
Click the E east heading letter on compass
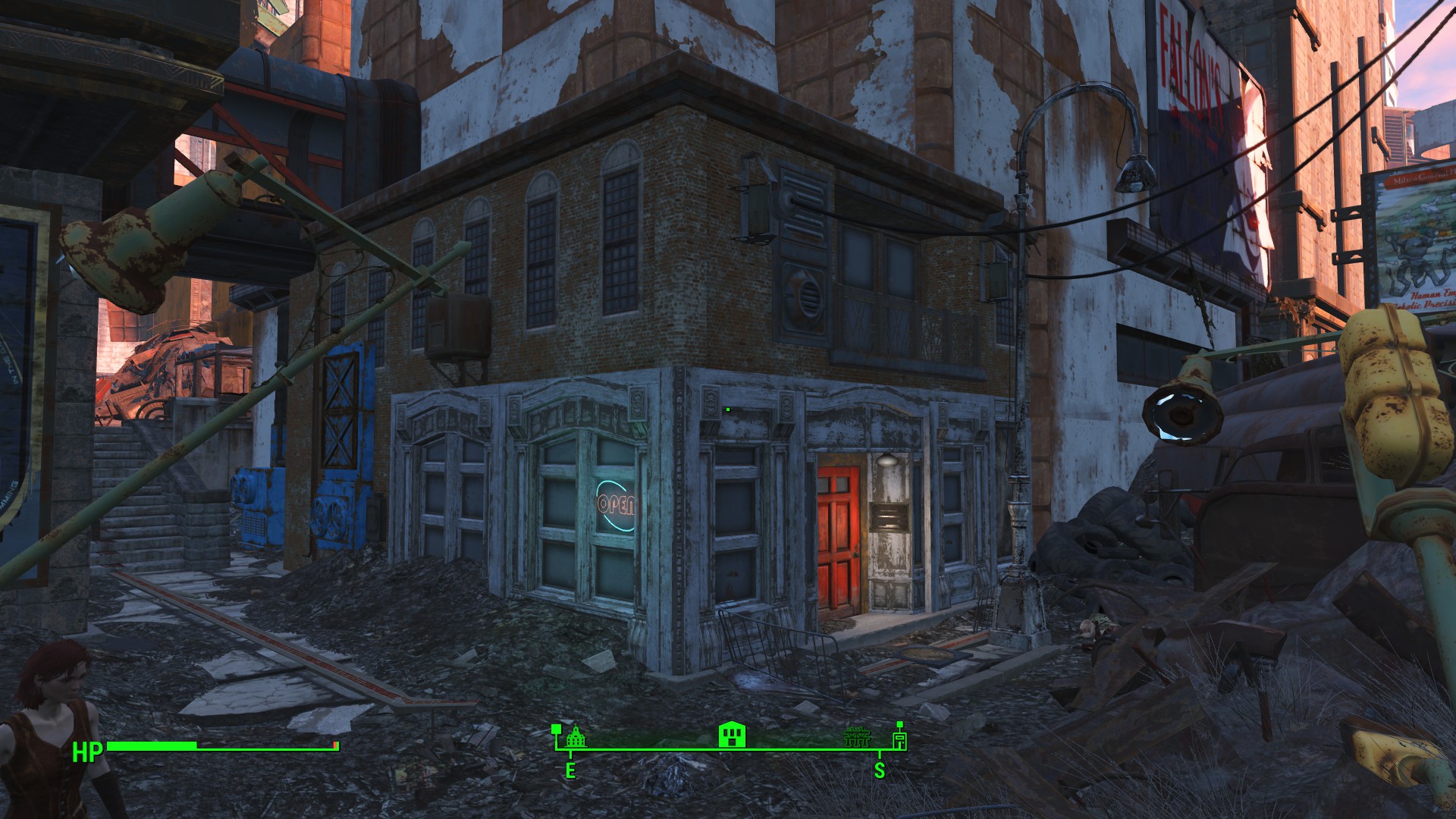coord(570,771)
